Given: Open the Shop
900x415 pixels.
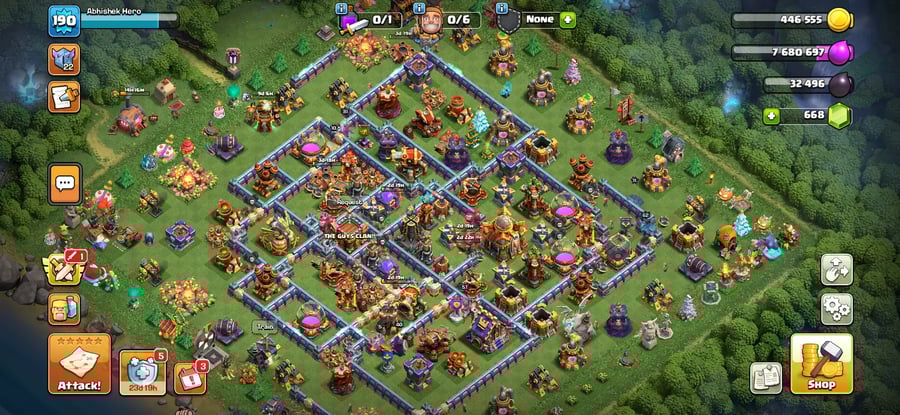Looking at the screenshot, I should coord(821,364).
